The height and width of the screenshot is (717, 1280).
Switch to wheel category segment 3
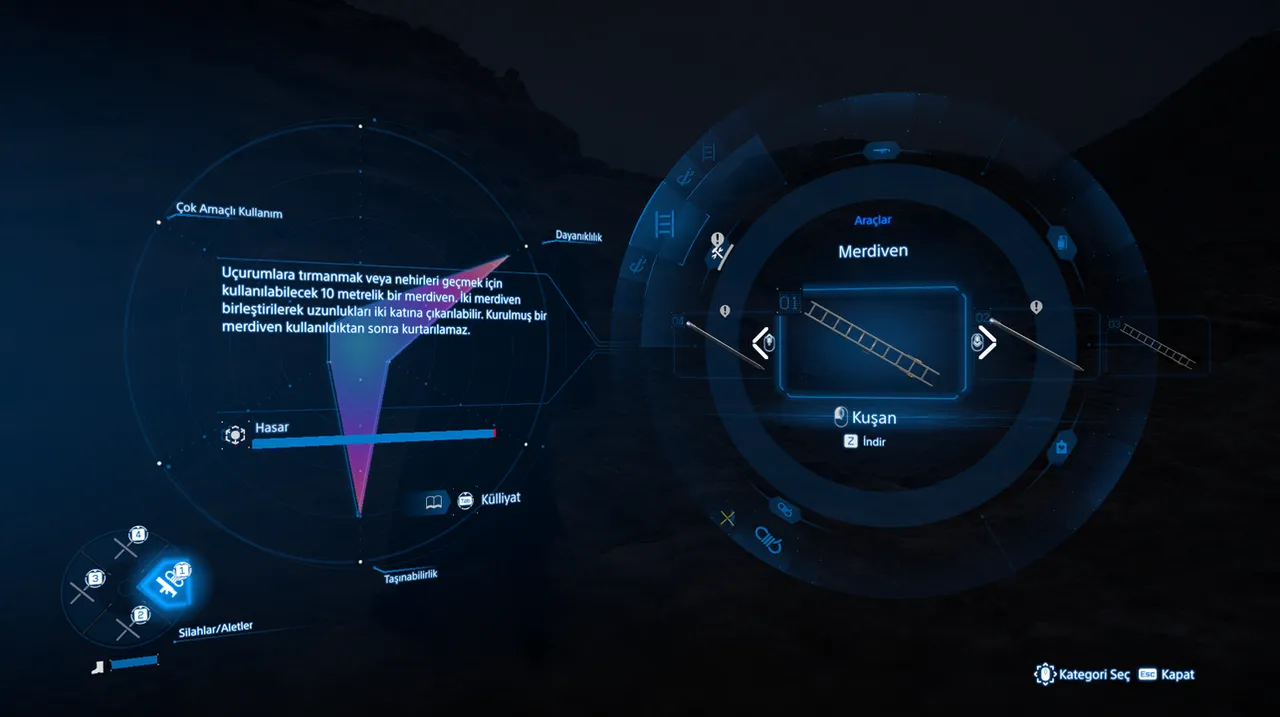pyautogui.click(x=84, y=590)
